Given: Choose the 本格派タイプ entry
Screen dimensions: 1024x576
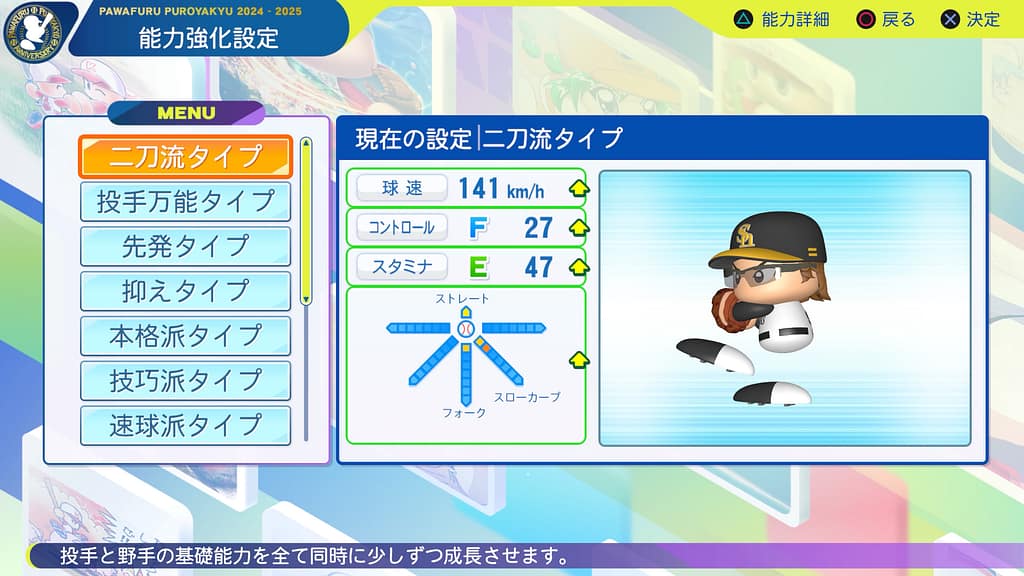Looking at the screenshot, I should pyautogui.click(x=185, y=336).
